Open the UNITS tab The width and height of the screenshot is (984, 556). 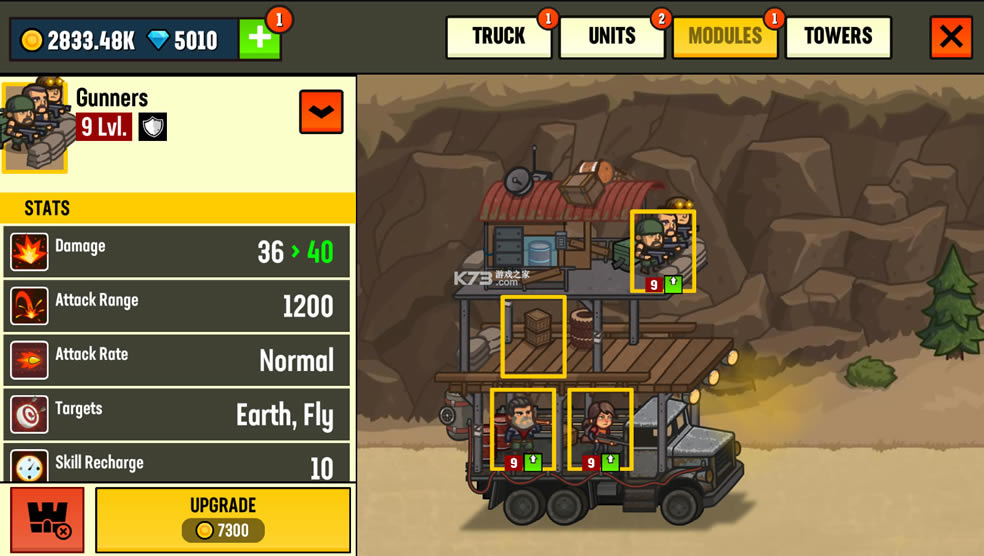click(612, 37)
